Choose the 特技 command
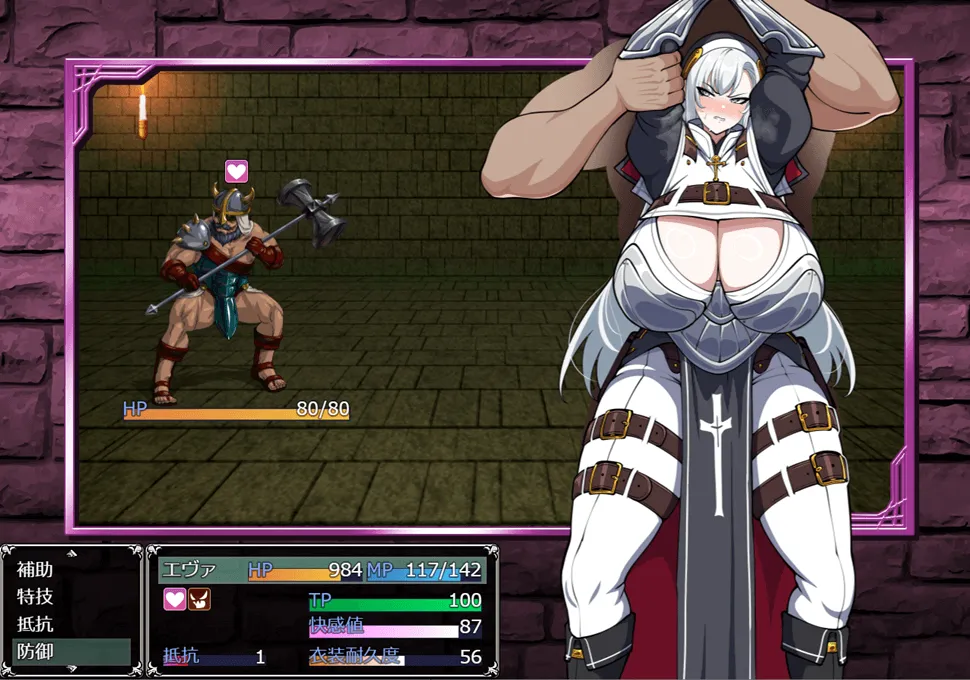970x680 pixels. [36, 597]
